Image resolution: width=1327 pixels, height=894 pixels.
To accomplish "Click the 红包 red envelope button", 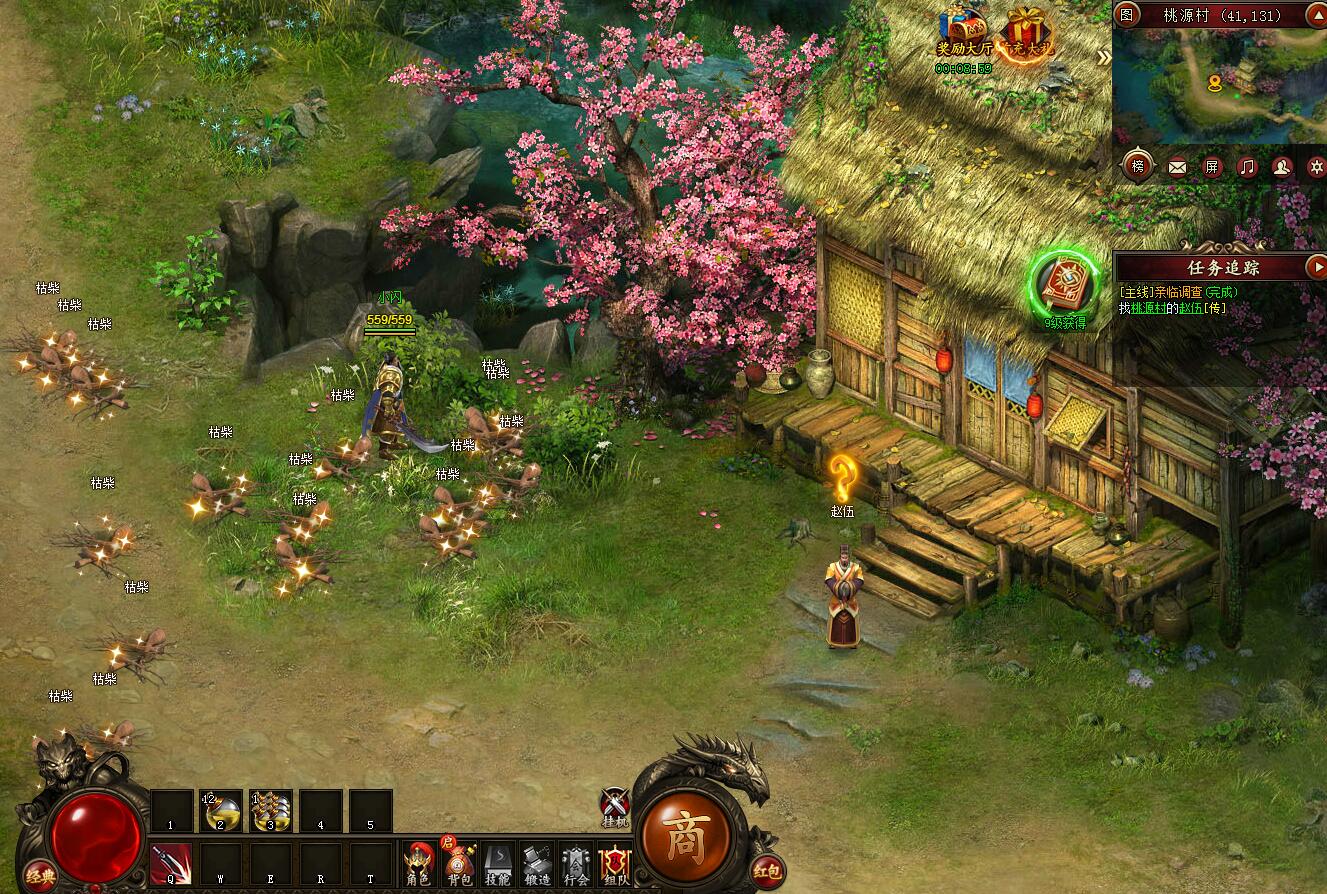I will (x=767, y=871).
